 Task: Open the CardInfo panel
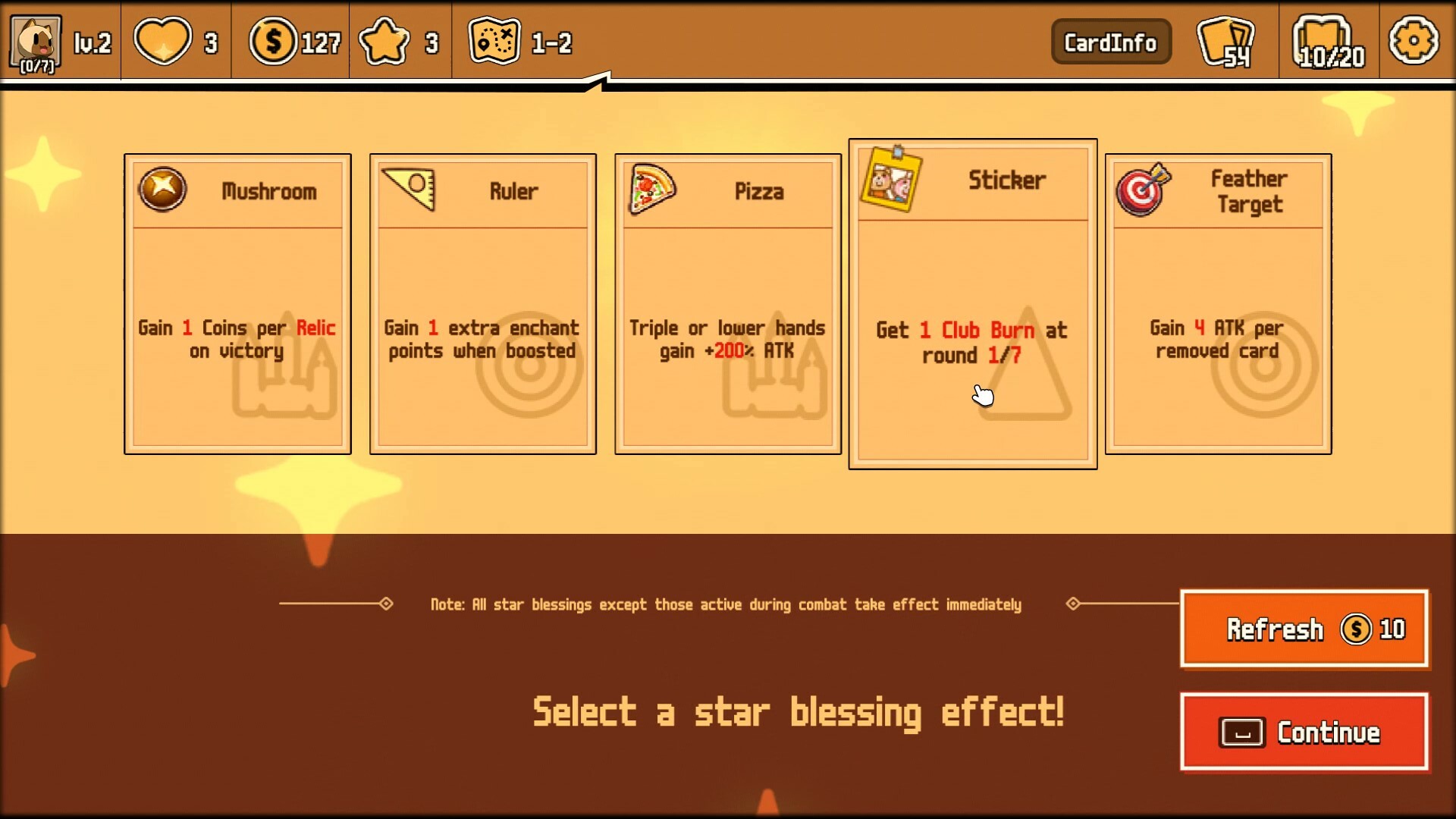(1111, 42)
